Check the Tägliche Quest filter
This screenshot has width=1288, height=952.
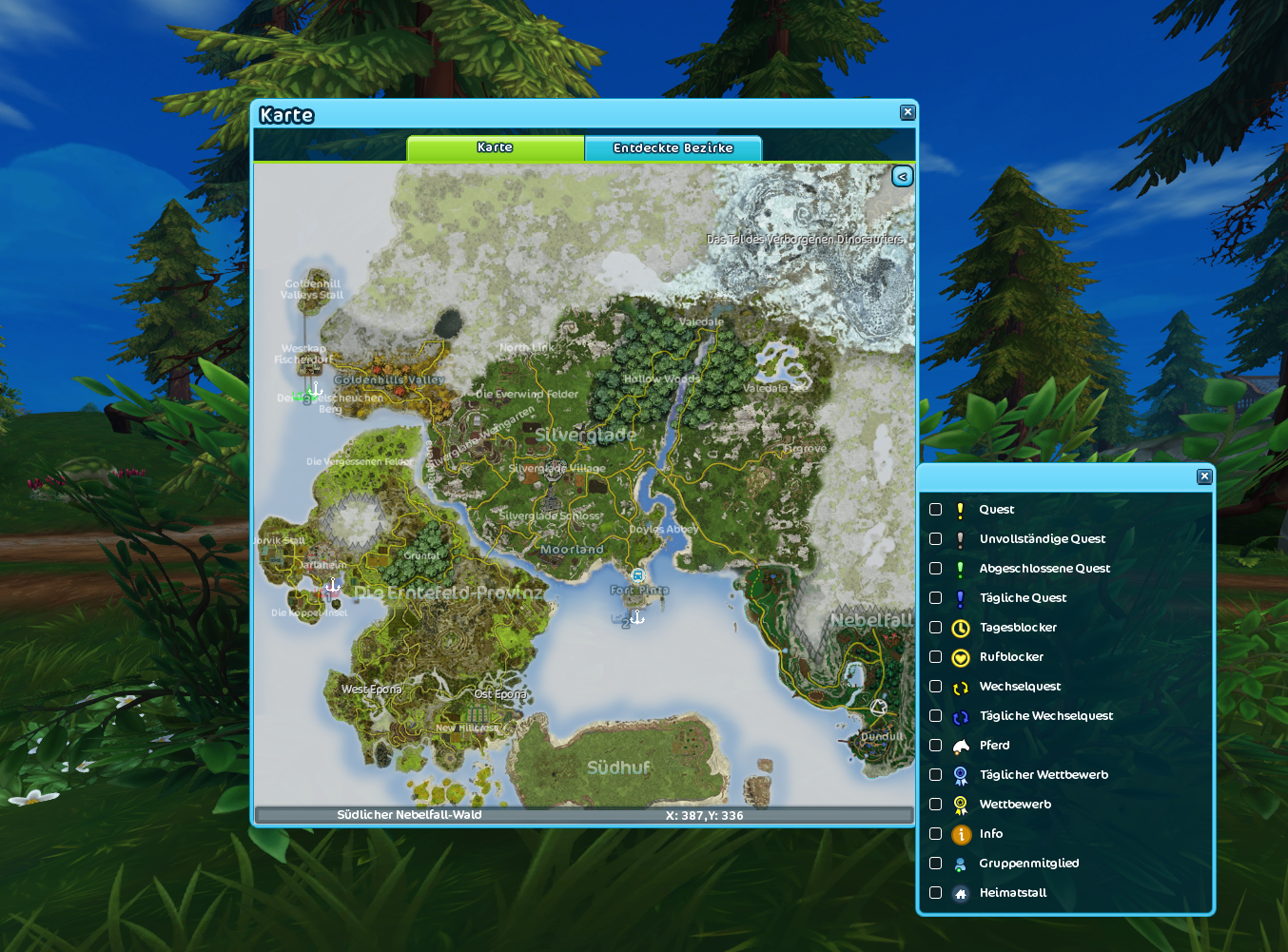[x=936, y=598]
